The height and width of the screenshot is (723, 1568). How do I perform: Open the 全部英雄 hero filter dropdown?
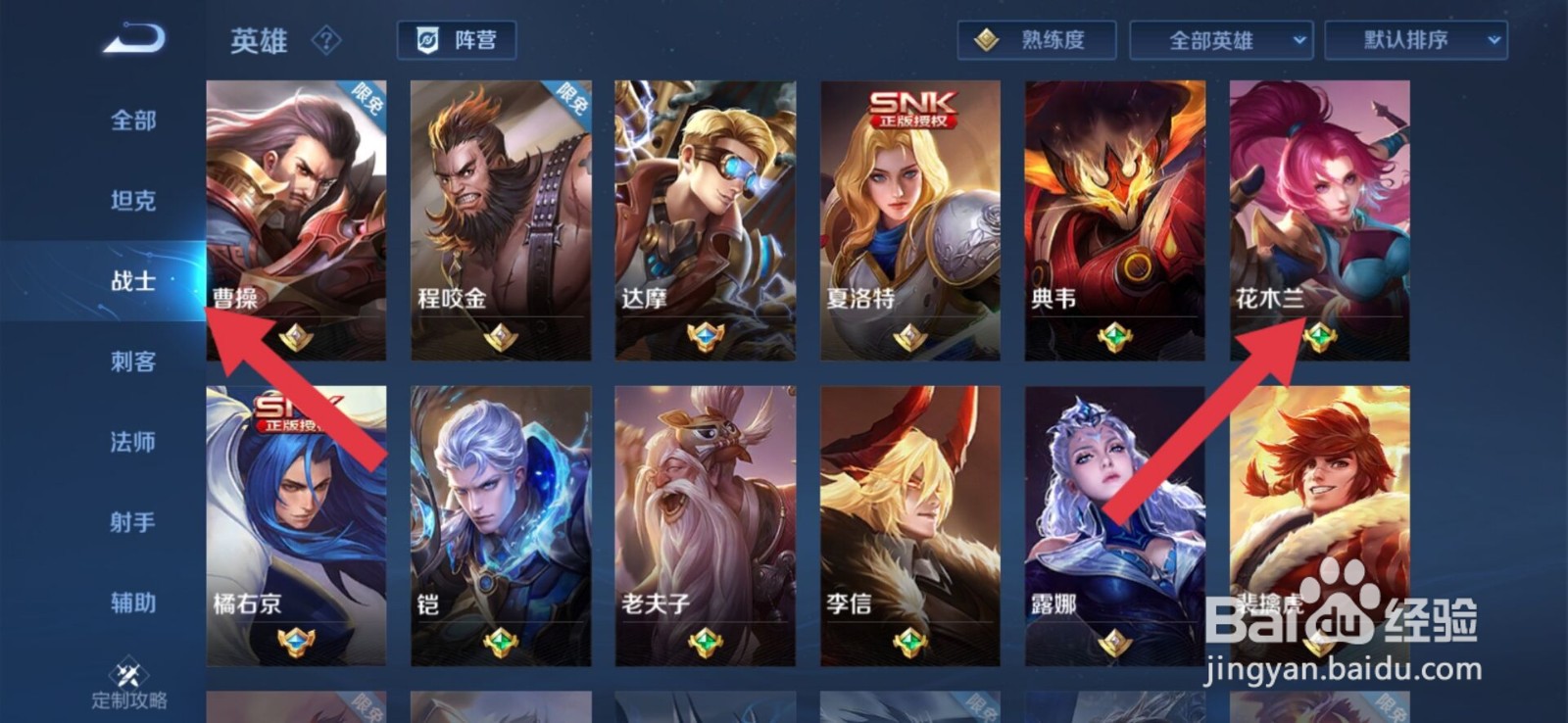point(1218,41)
